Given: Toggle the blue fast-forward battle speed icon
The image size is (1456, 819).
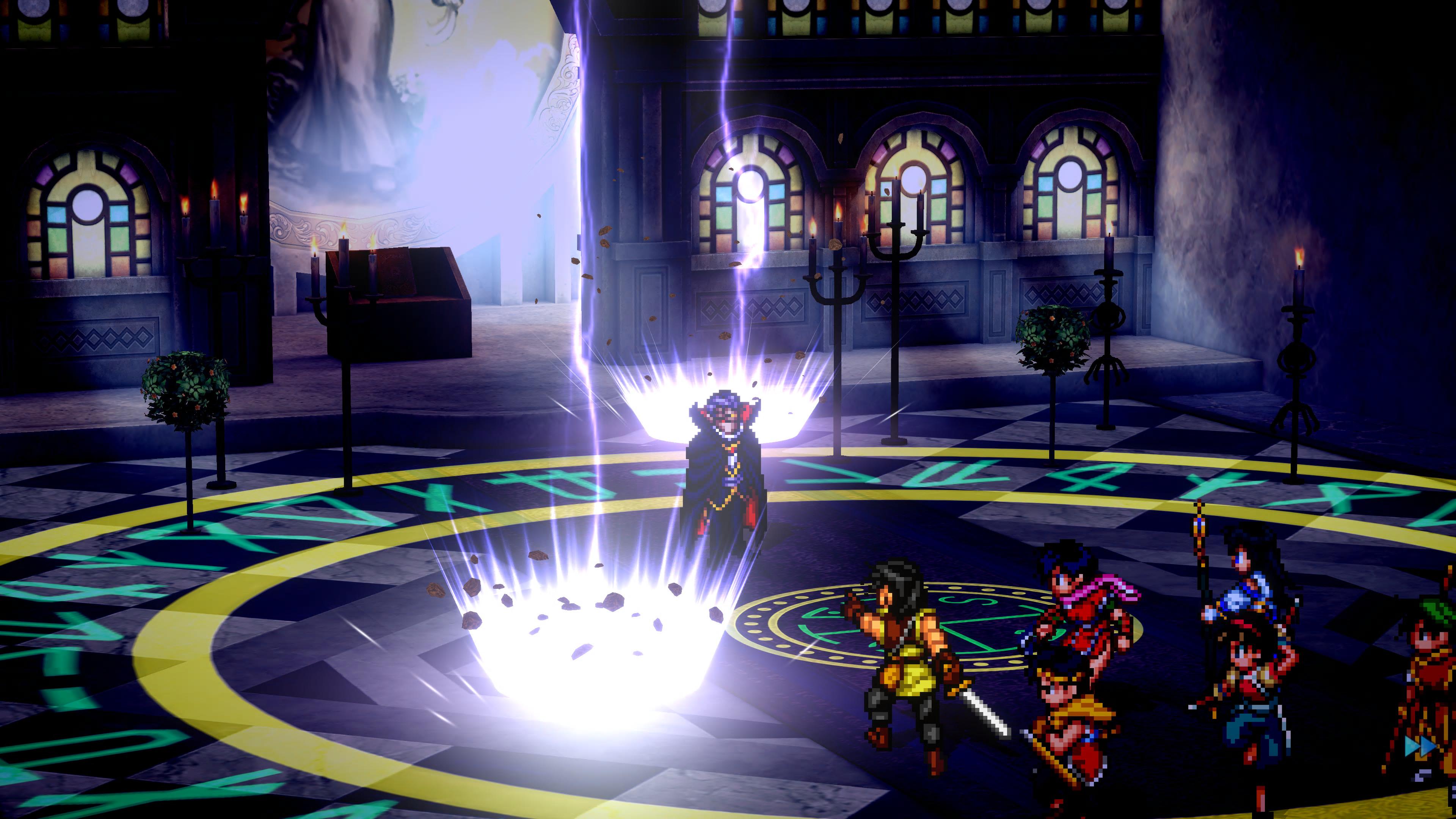Looking at the screenshot, I should coord(1420,746).
